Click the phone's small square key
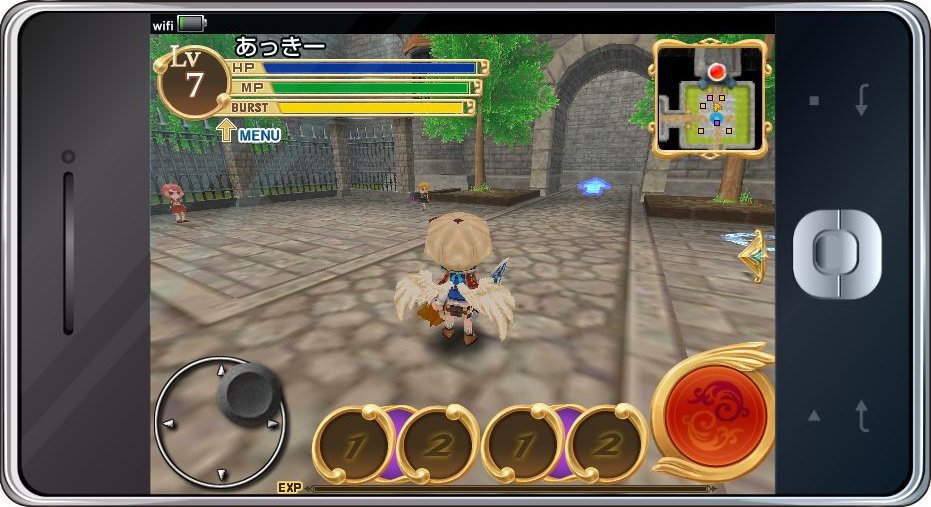Screen dimensions: 931x507 click(814, 101)
